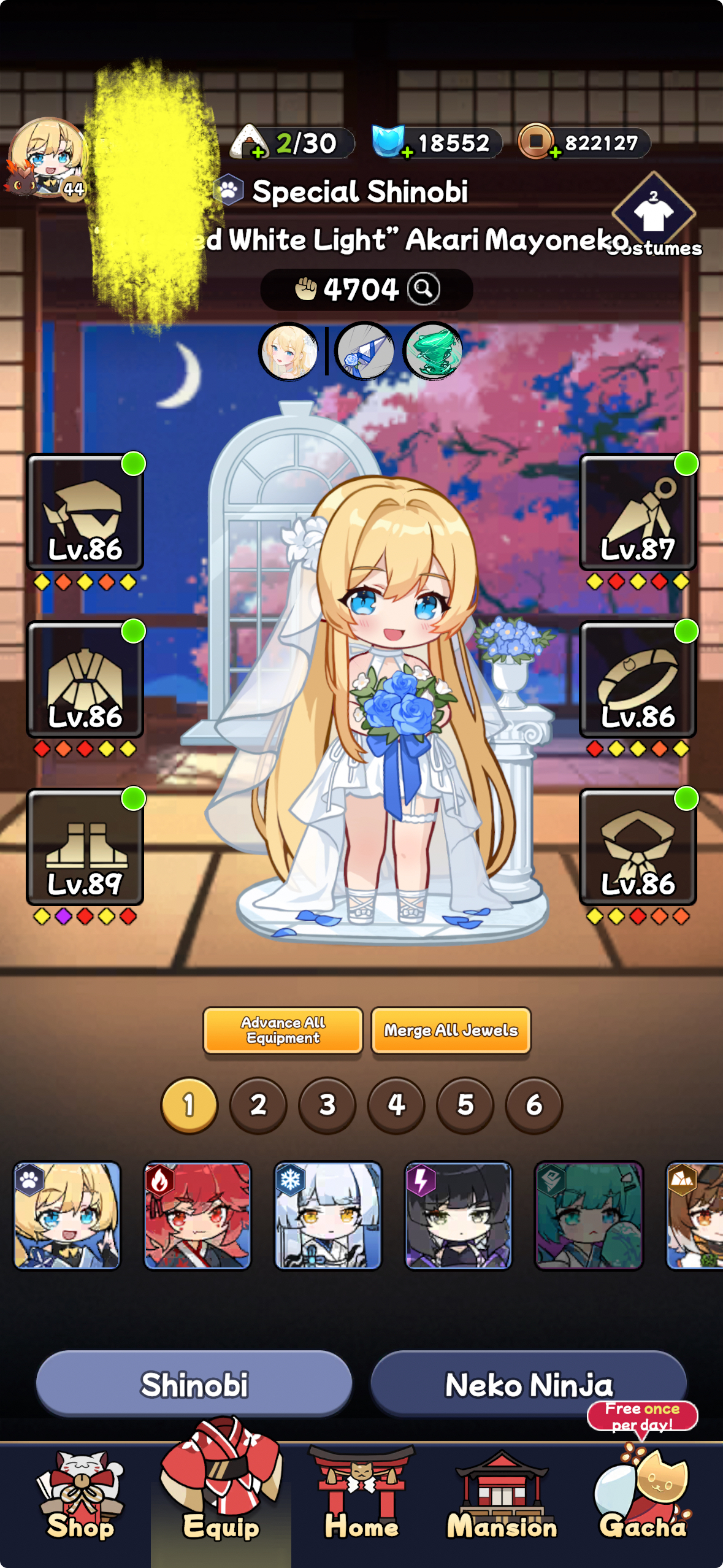
Task: Choose the Lv.86 scarf equipment slot
Action: (x=638, y=847)
